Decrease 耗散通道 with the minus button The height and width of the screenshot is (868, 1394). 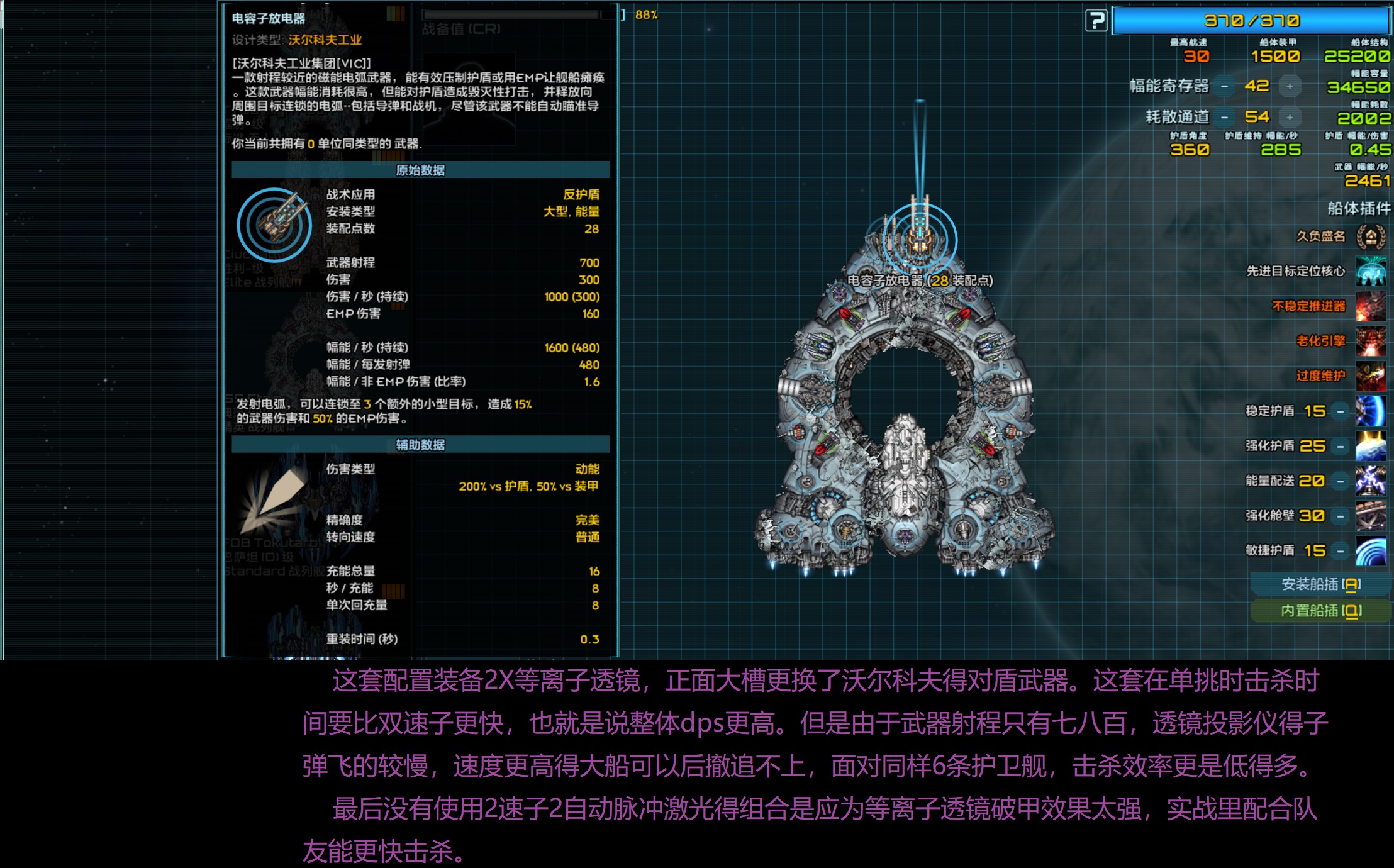pyautogui.click(x=1223, y=117)
